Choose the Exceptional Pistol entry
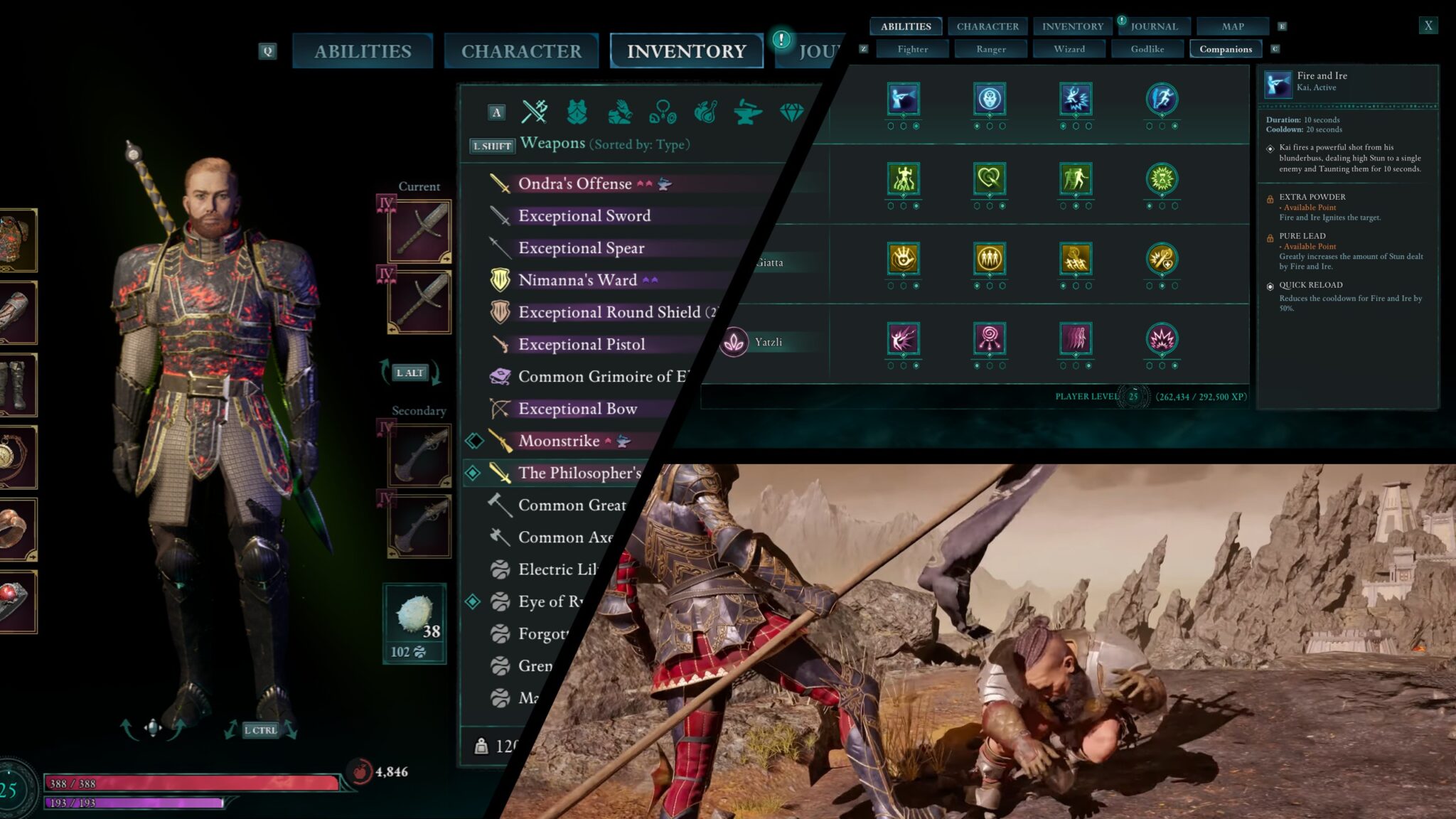 point(582,344)
